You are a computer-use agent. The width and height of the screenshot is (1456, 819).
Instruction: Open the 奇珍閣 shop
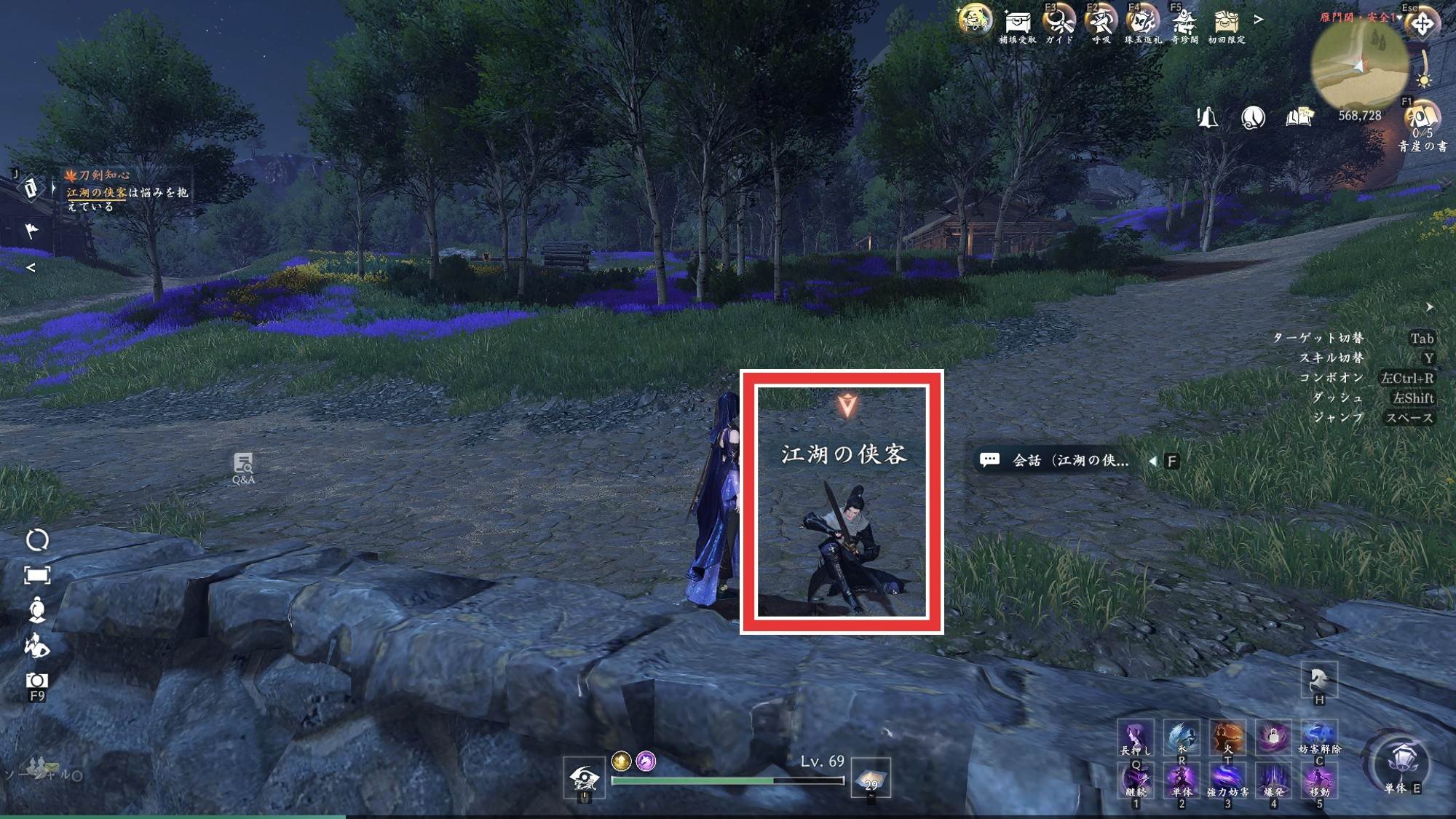pos(1184,22)
